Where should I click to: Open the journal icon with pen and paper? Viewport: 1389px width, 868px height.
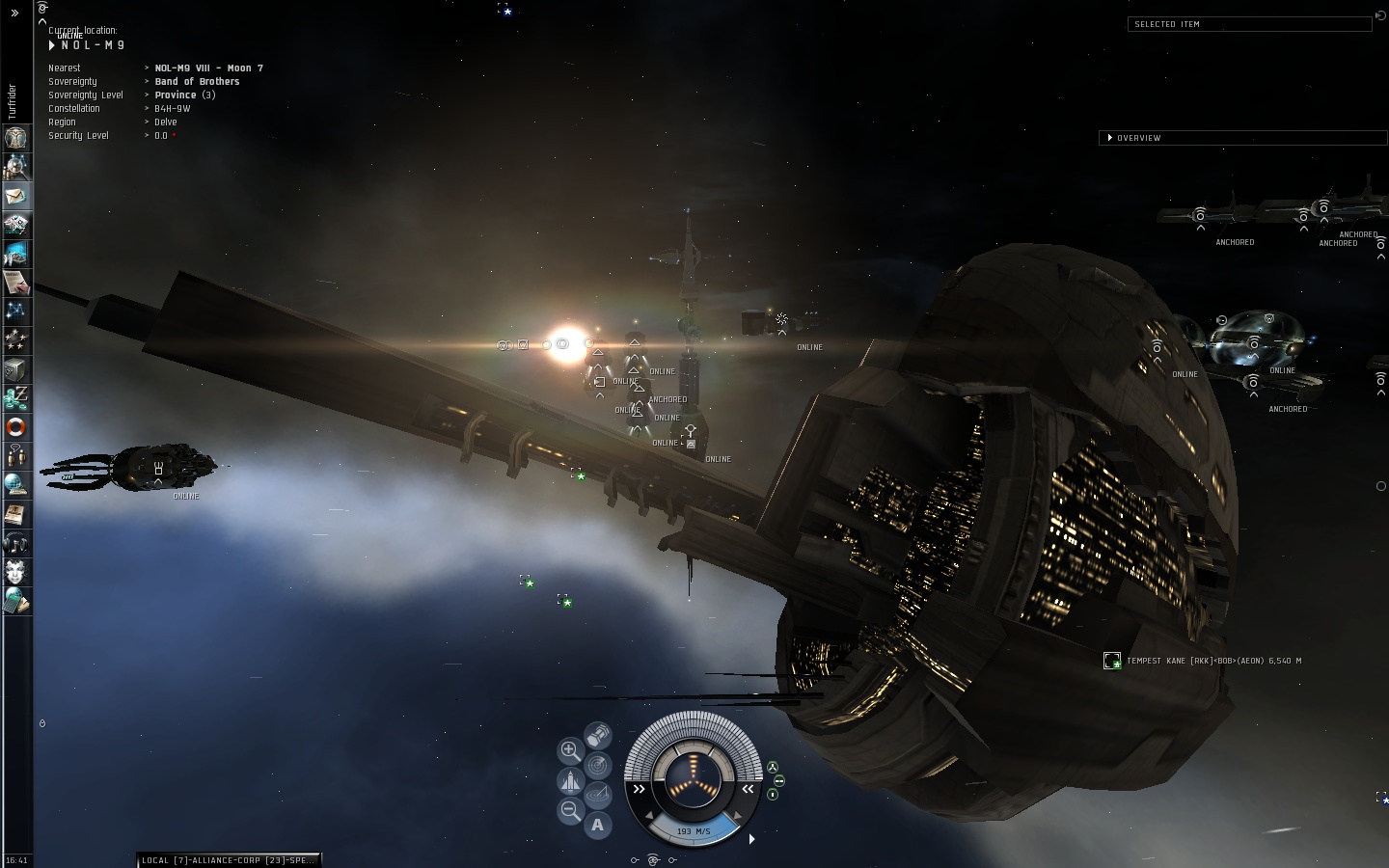coord(16,283)
